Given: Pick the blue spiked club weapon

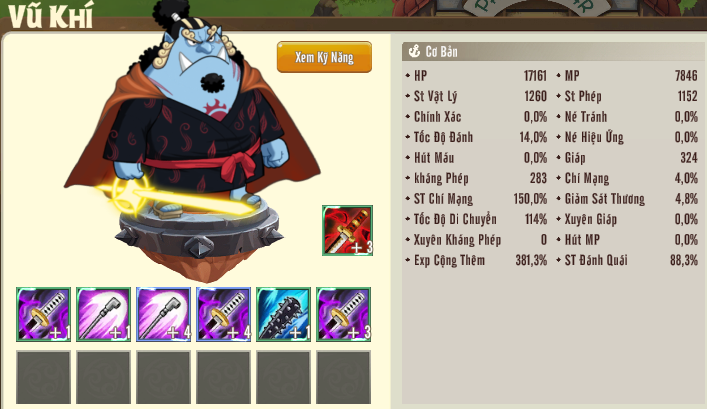Looking at the screenshot, I should click(283, 314).
